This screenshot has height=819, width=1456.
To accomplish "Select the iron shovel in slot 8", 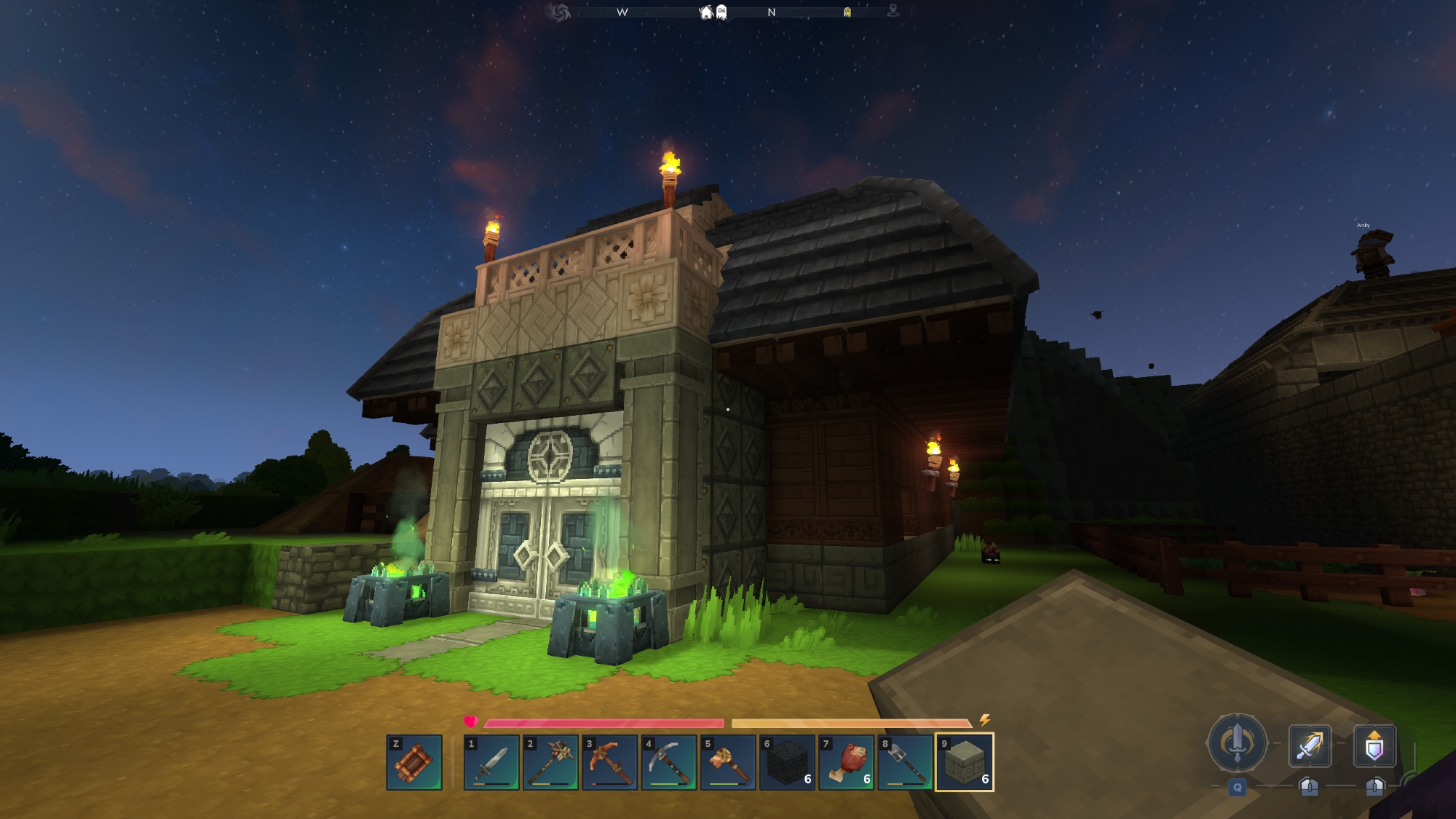I will click(x=905, y=762).
